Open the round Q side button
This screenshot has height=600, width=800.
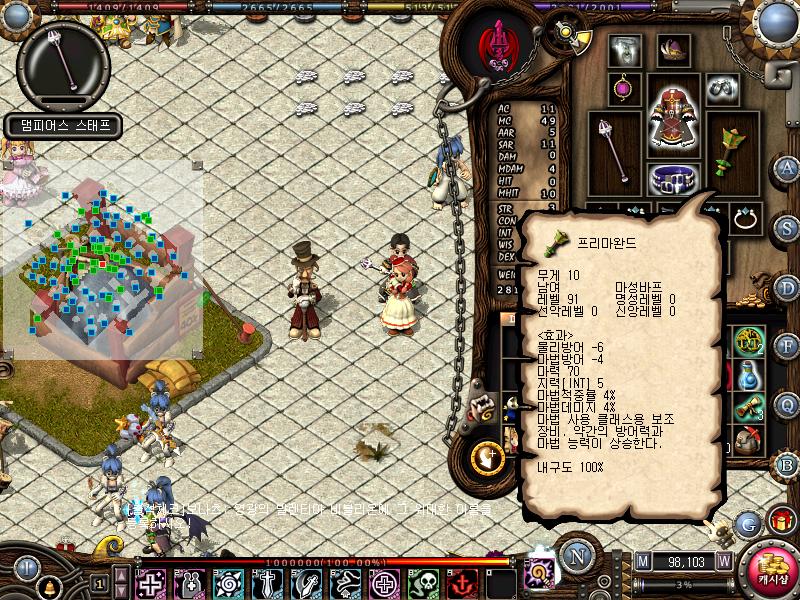pos(787,405)
